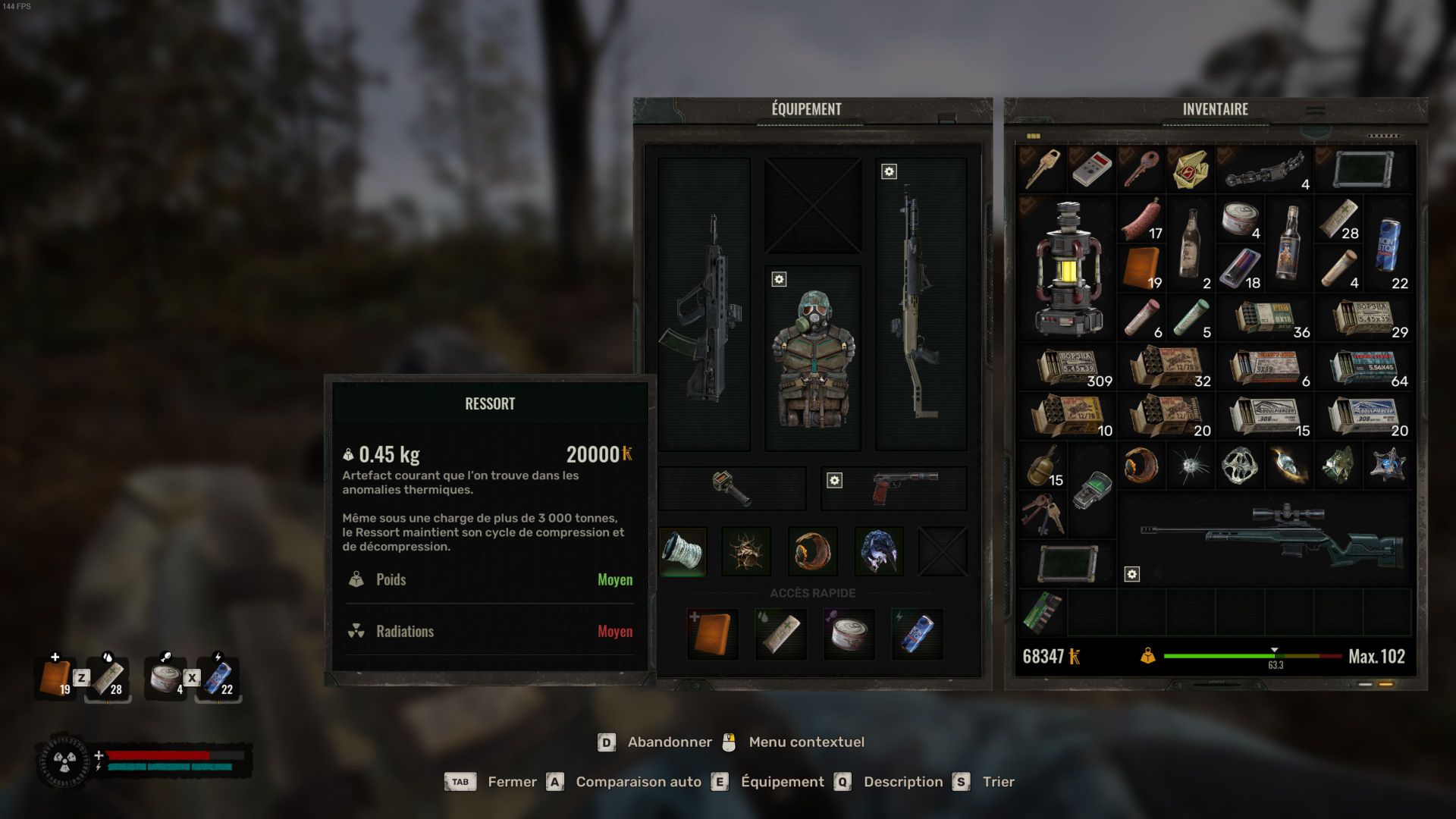Choose the energy drink quick access slot

pos(917,633)
